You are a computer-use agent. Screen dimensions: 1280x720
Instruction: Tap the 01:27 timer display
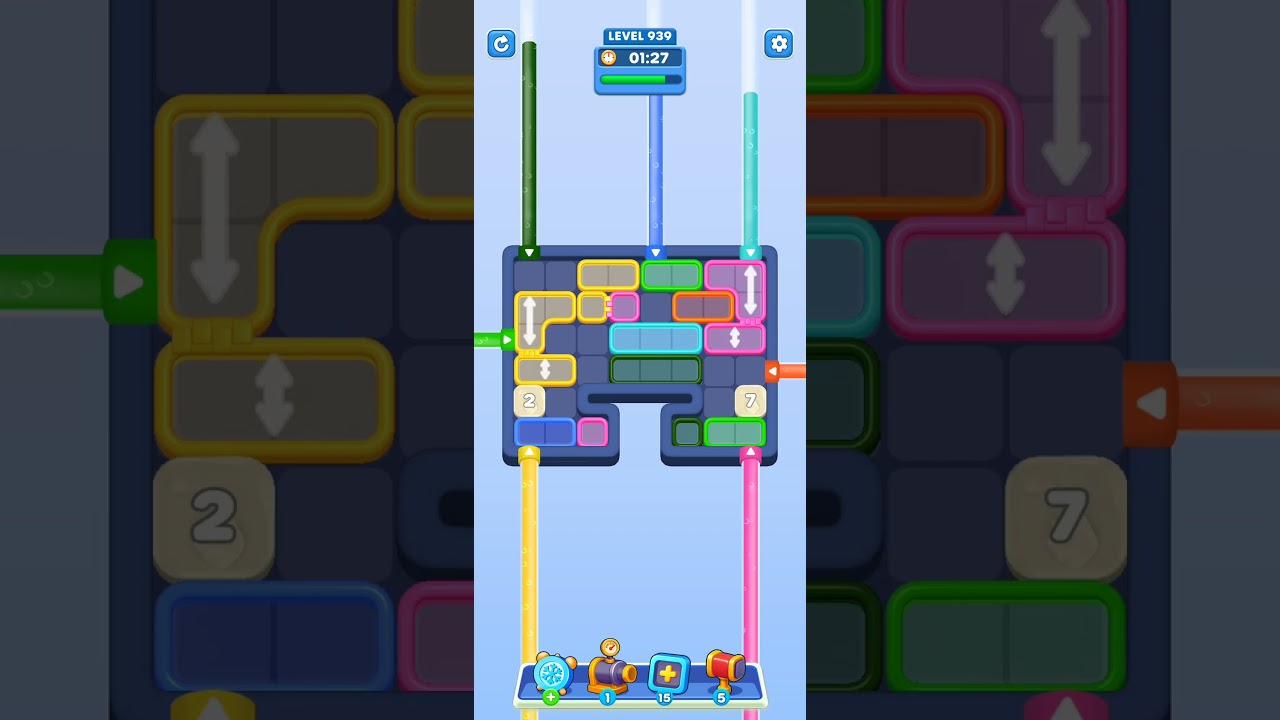[651, 58]
